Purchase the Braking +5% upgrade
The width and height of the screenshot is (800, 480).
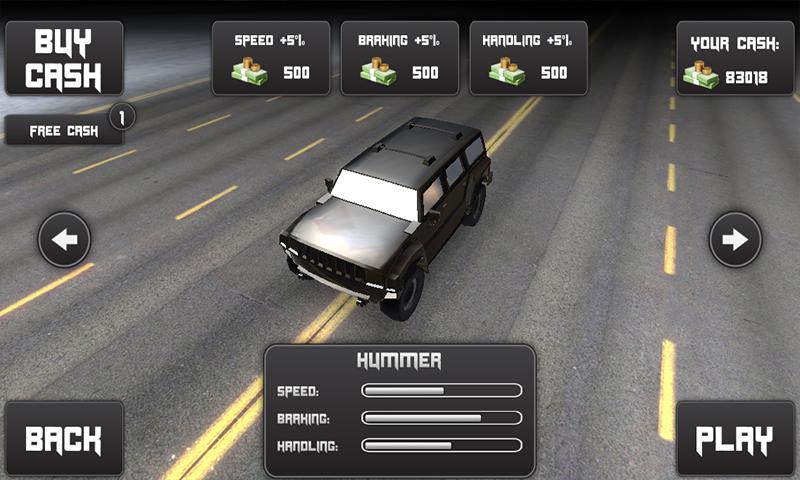click(399, 59)
